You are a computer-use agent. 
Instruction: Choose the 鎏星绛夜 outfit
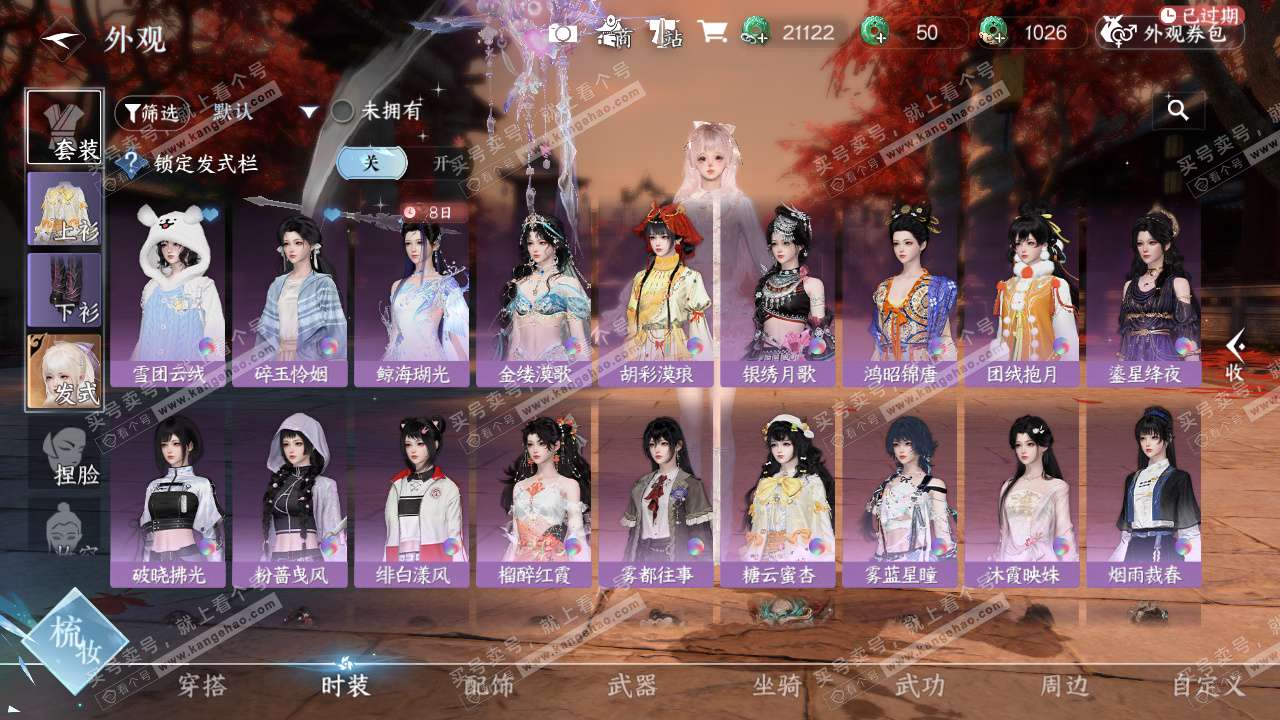pos(1144,290)
